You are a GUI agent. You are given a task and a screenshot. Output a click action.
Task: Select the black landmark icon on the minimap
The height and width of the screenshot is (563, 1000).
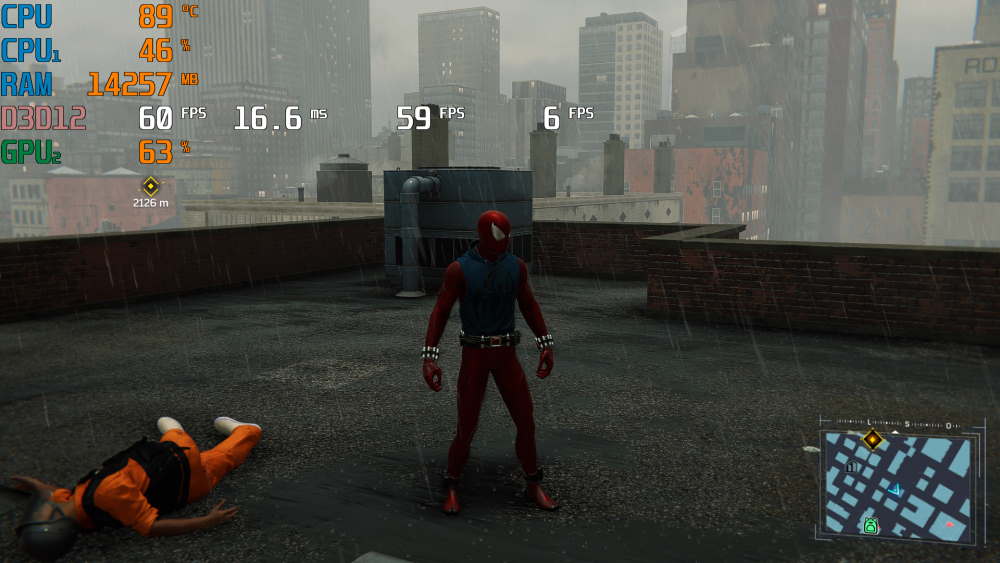[851, 466]
